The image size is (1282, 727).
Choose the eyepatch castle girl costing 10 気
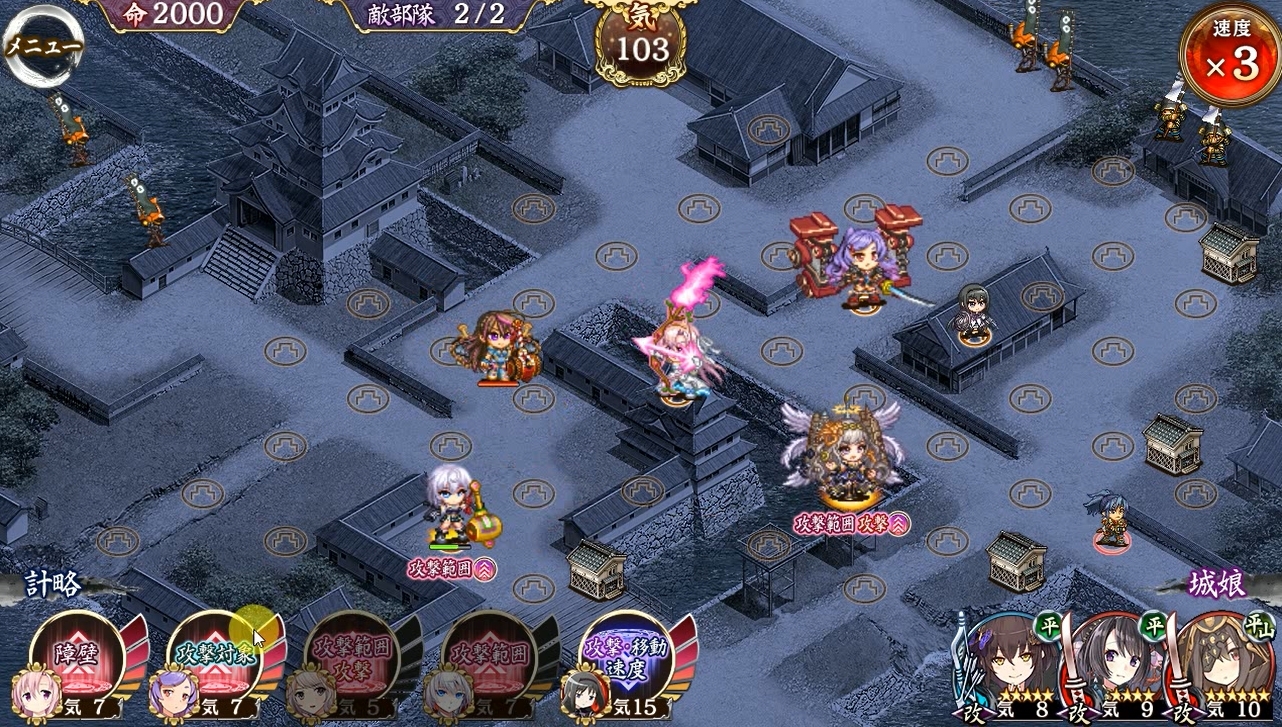1225,665
